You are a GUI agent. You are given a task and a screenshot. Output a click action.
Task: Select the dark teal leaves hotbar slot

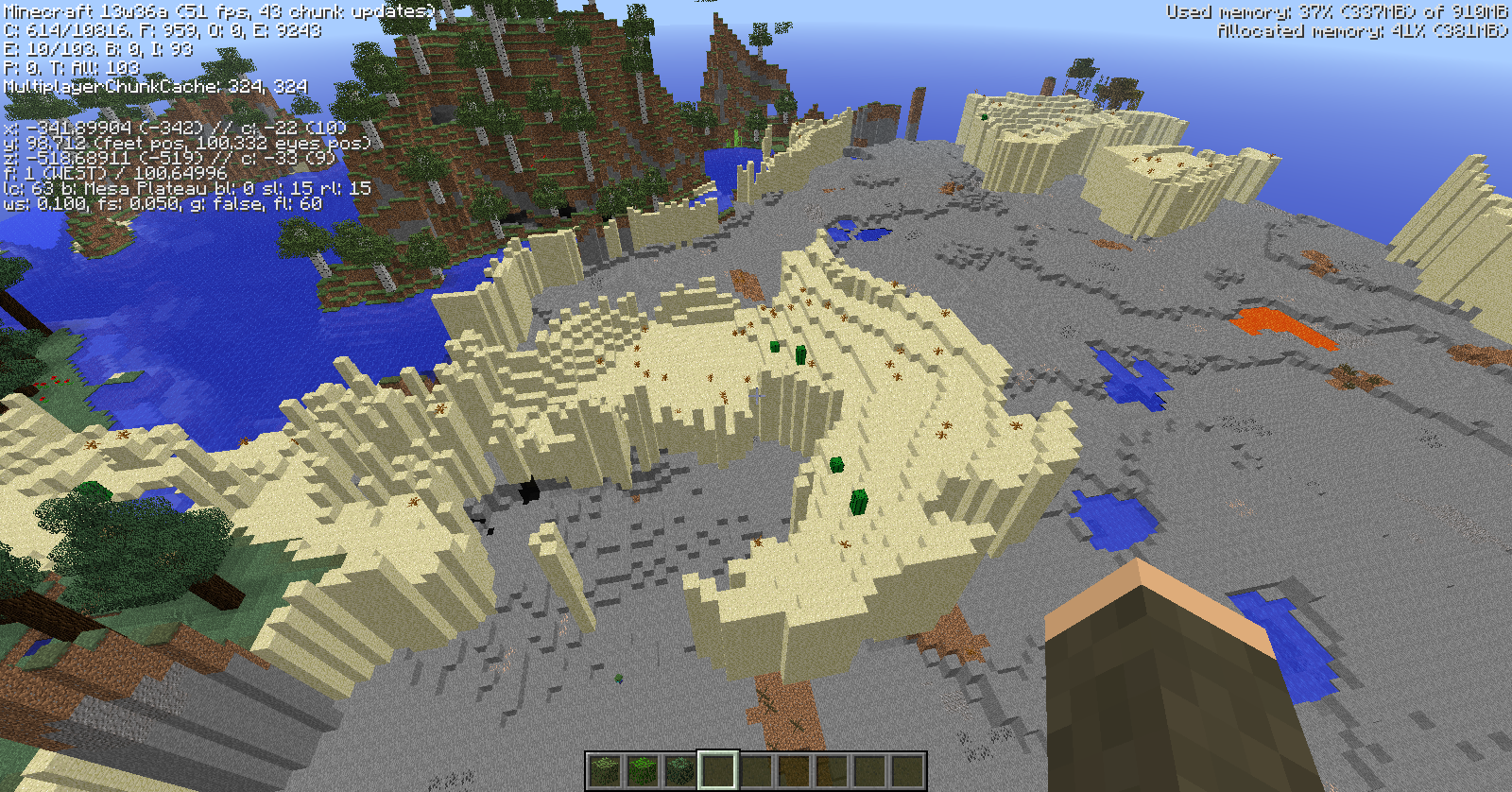tap(680, 771)
